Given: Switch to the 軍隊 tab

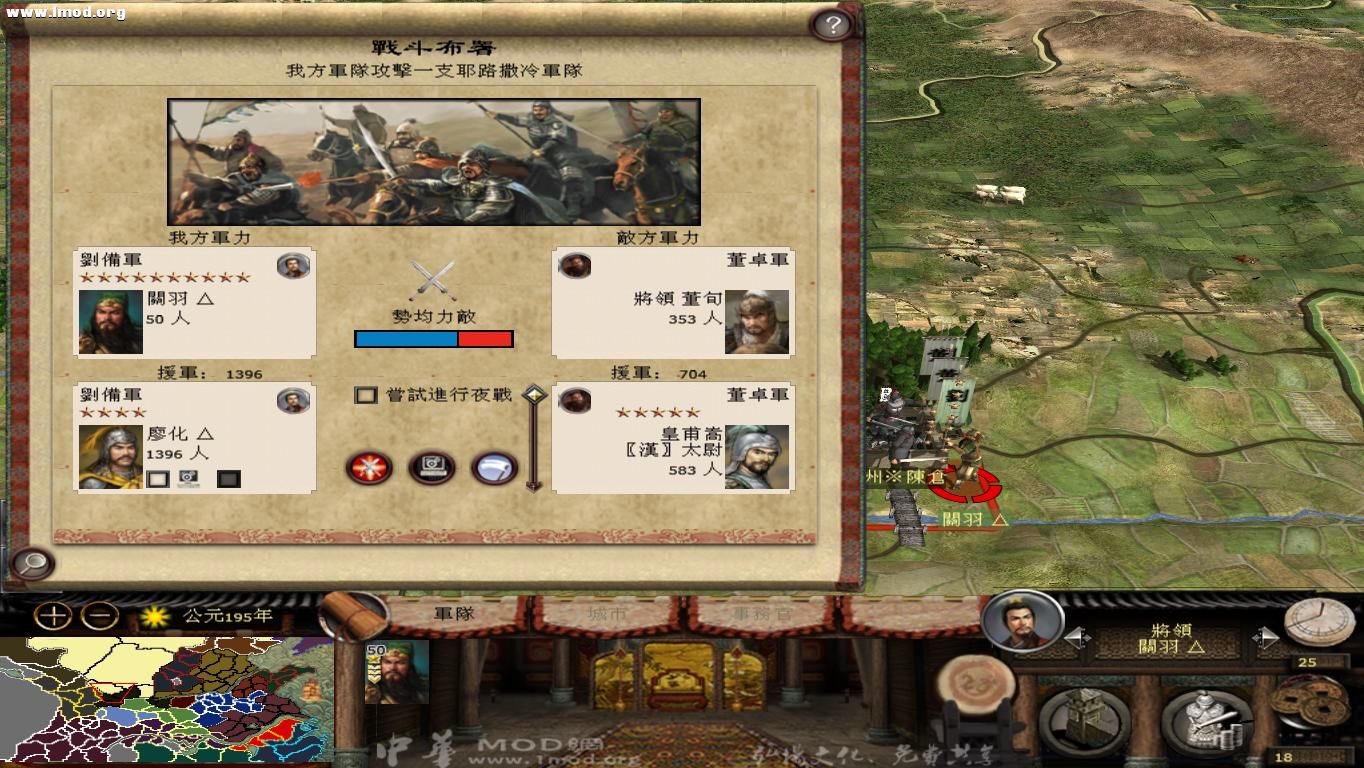Looking at the screenshot, I should 452,613.
